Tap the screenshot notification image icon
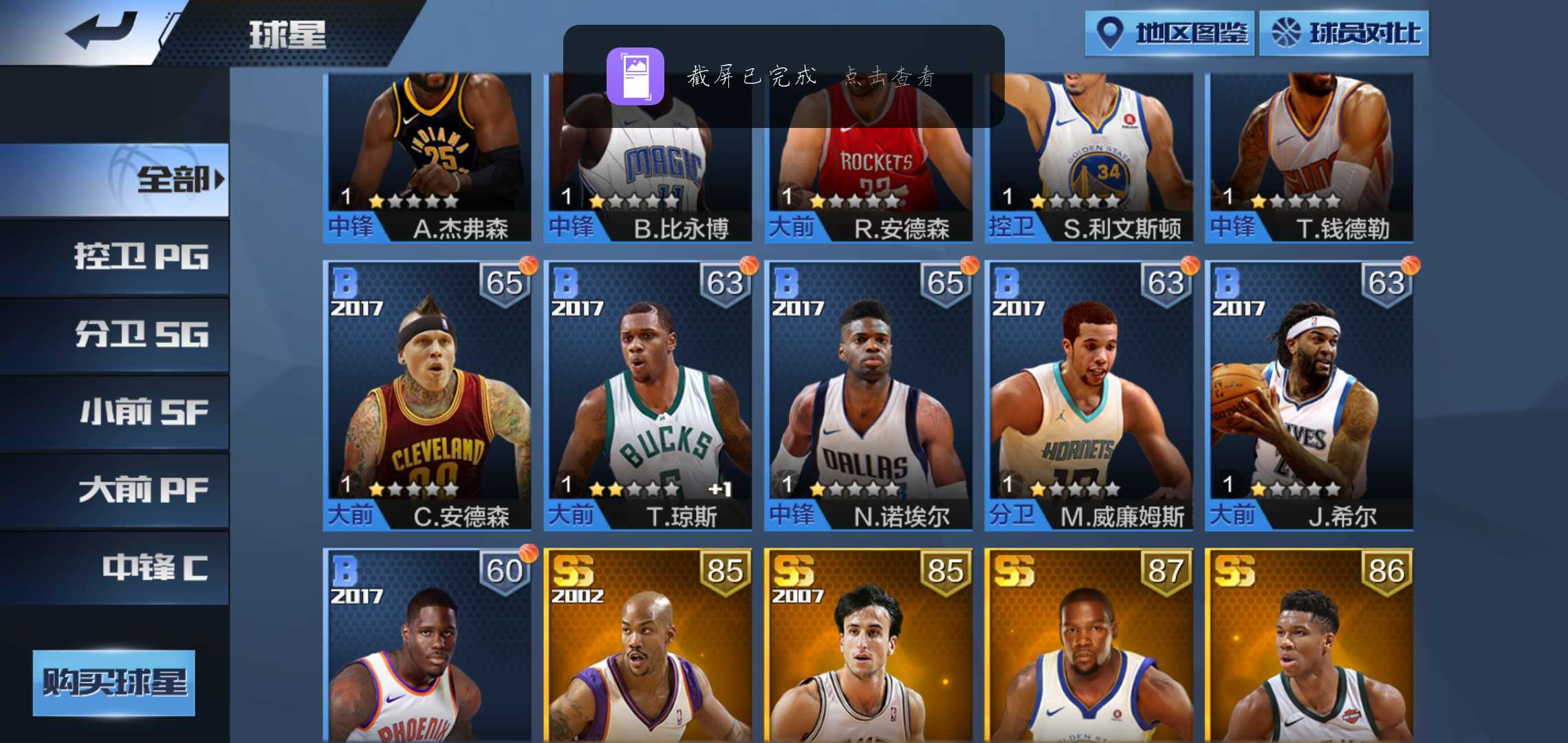This screenshot has width=1568, height=743. tap(636, 77)
